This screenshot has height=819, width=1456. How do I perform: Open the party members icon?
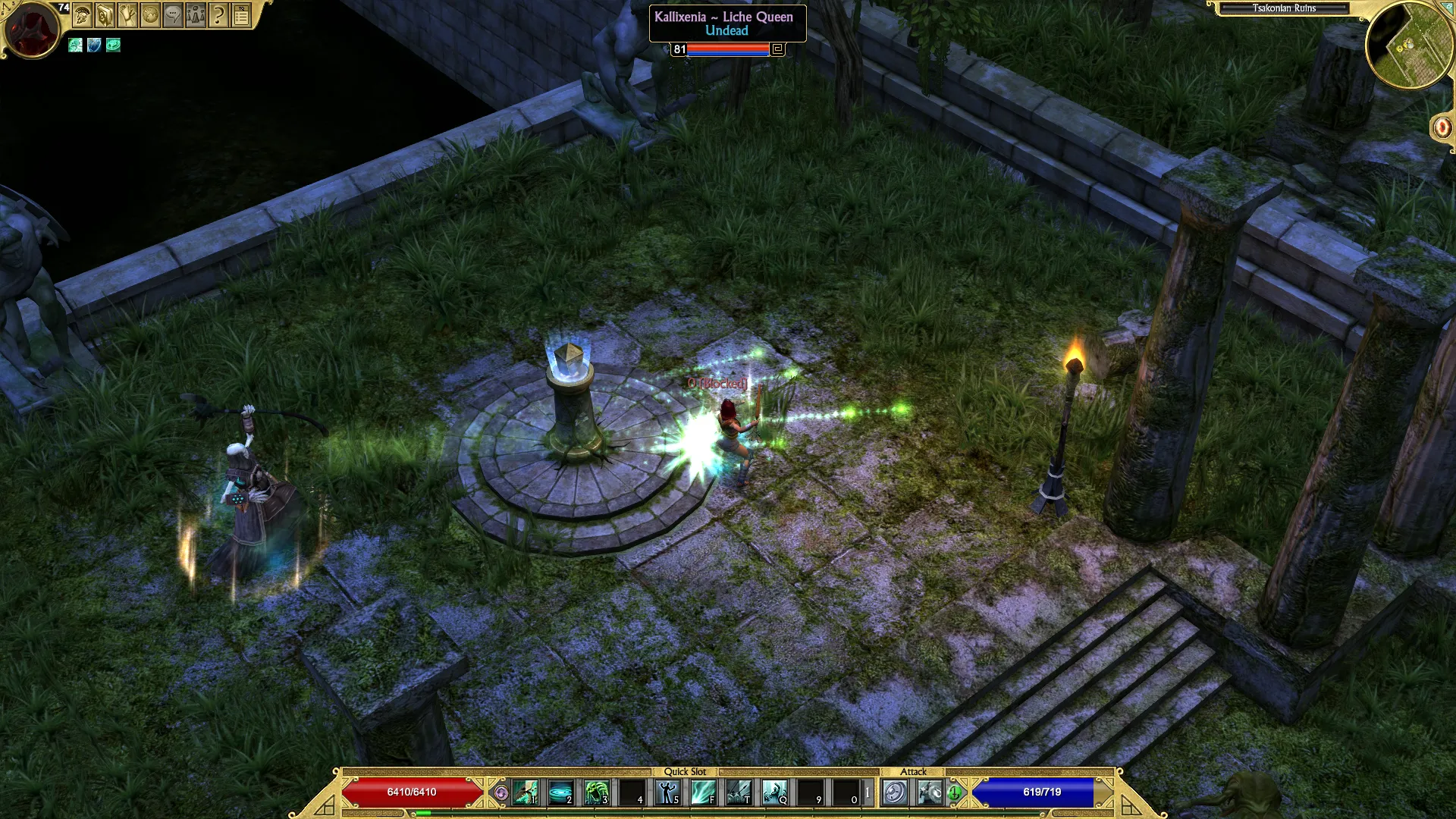[x=196, y=15]
